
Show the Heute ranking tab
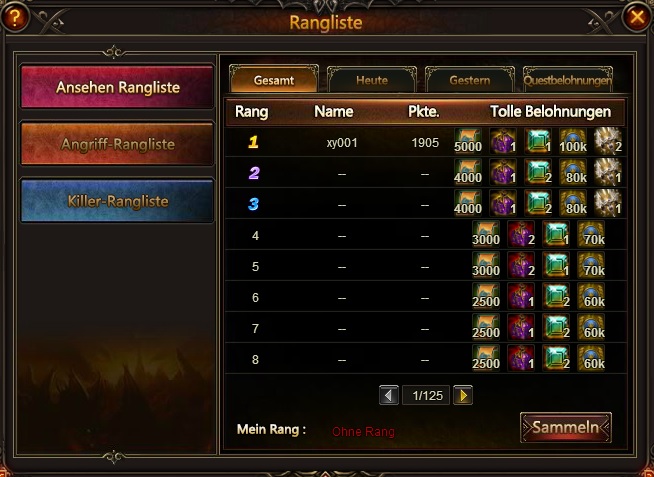[x=371, y=80]
